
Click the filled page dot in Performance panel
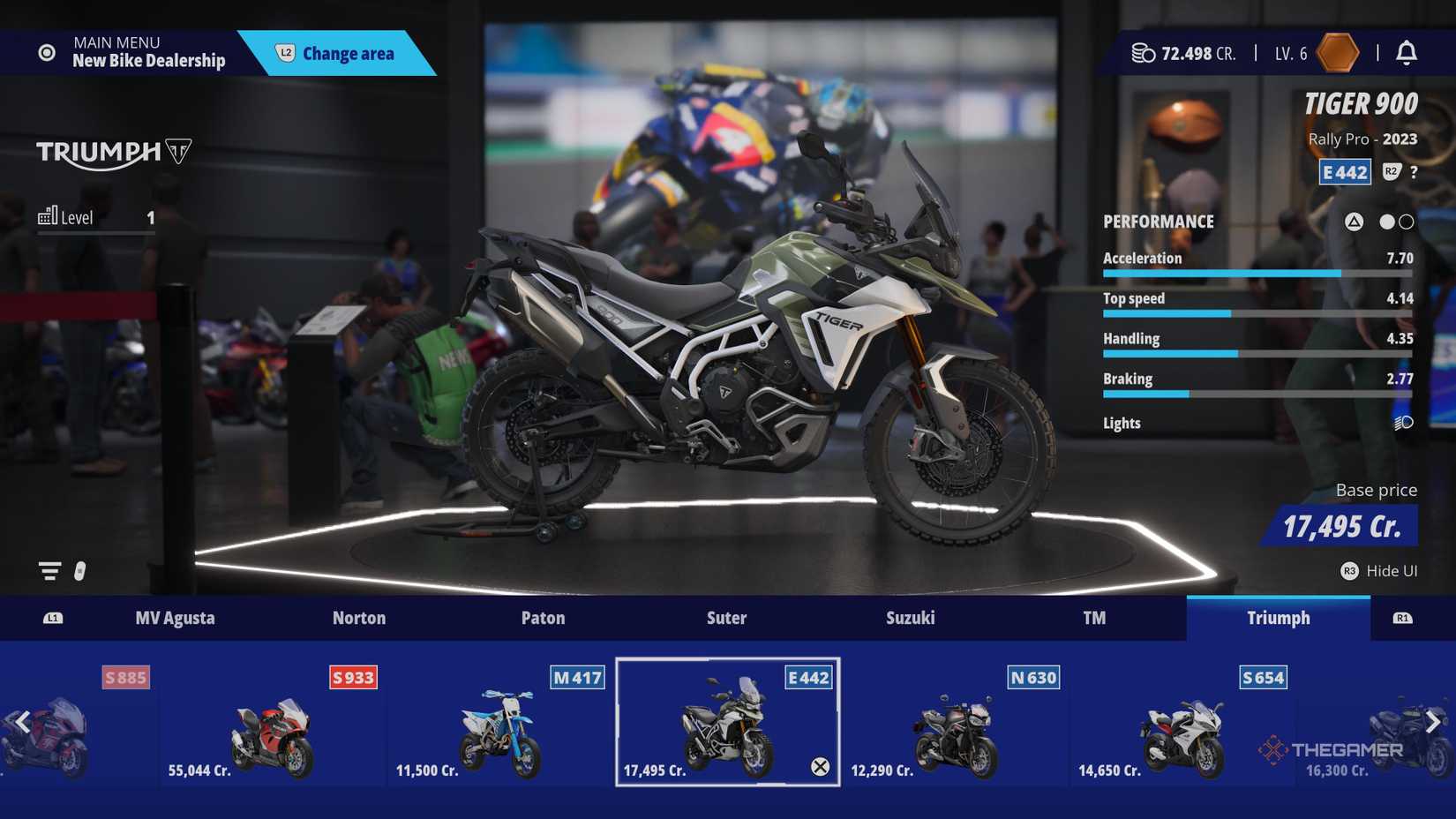tap(1386, 222)
